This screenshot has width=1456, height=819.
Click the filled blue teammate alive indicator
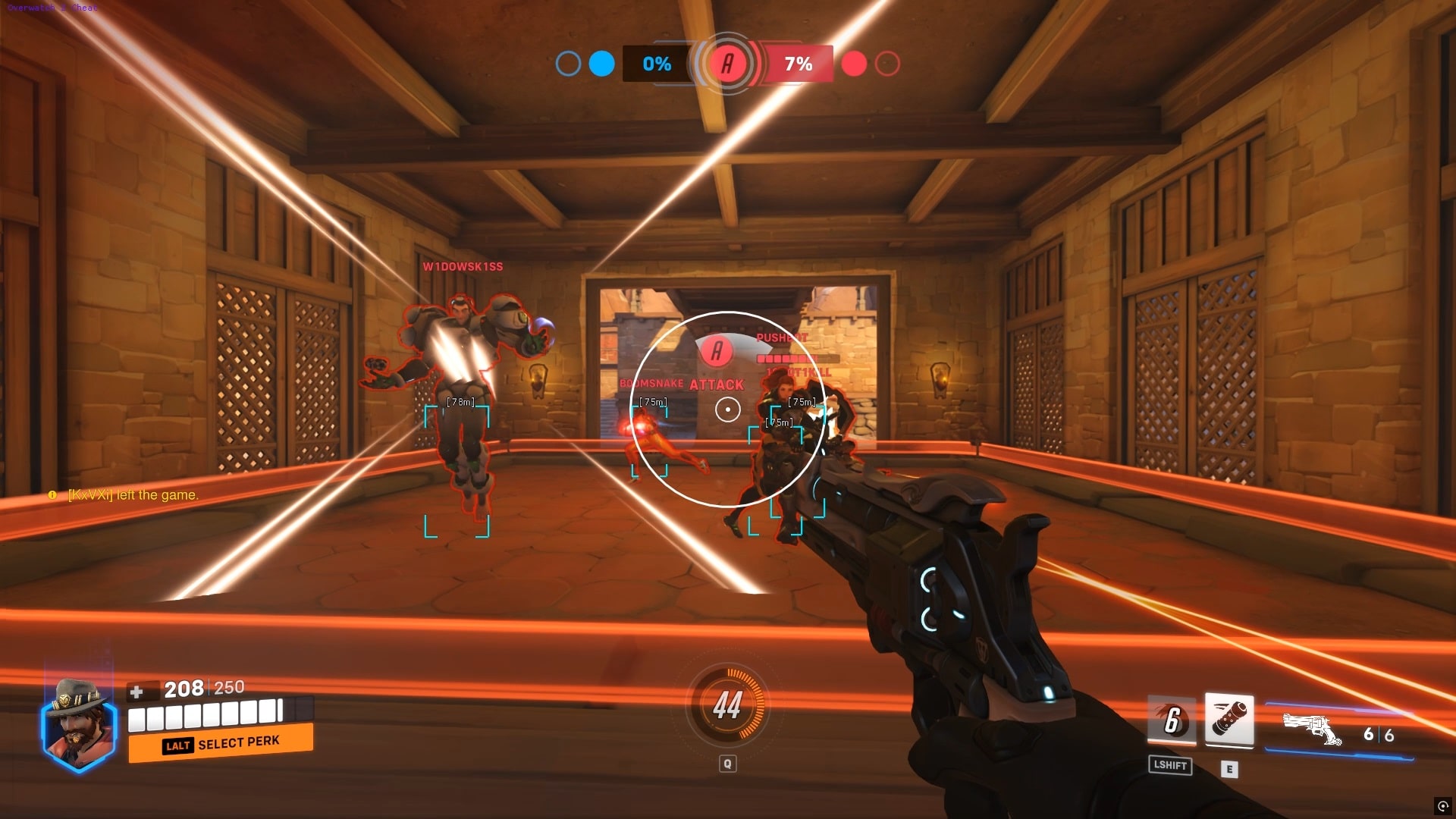click(x=601, y=65)
